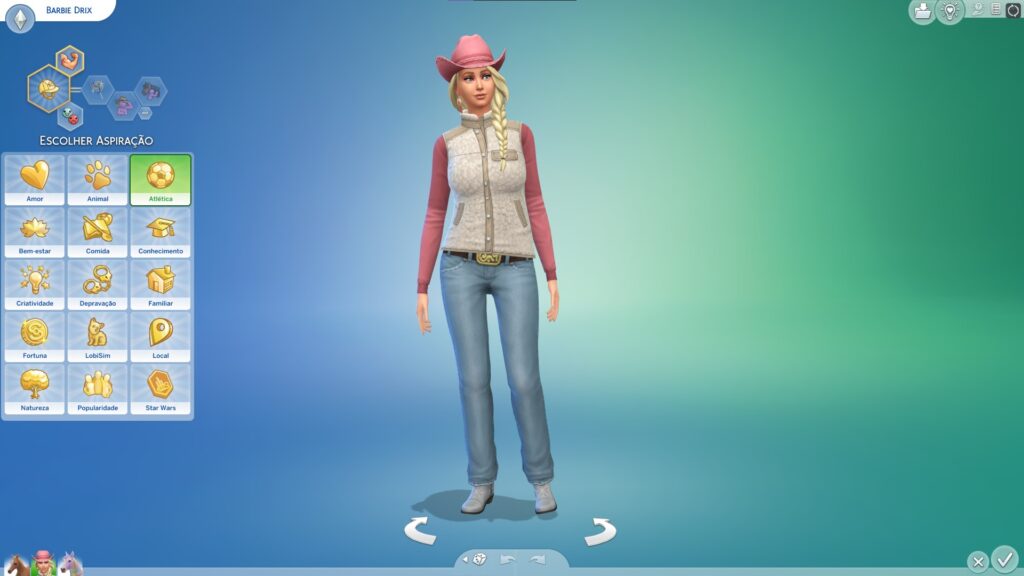Screen dimensions: 1024x576
Task: Confirm with the green checkmark button
Action: pyautogui.click(x=1005, y=558)
